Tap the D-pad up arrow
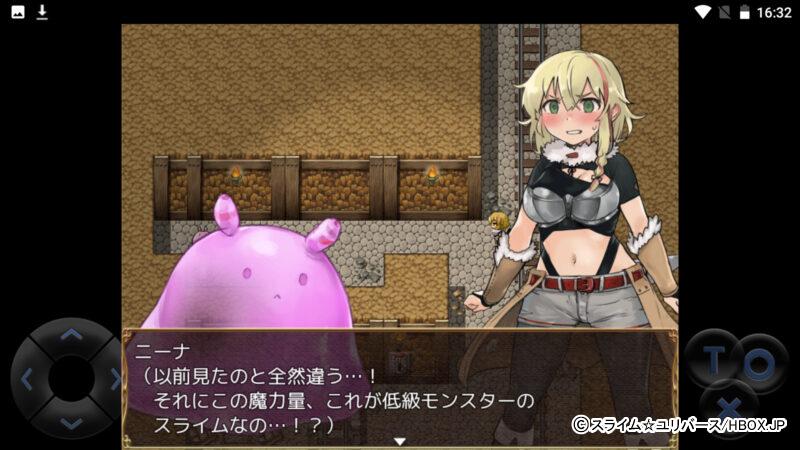Screen dimensions: 800x450 click(70, 336)
